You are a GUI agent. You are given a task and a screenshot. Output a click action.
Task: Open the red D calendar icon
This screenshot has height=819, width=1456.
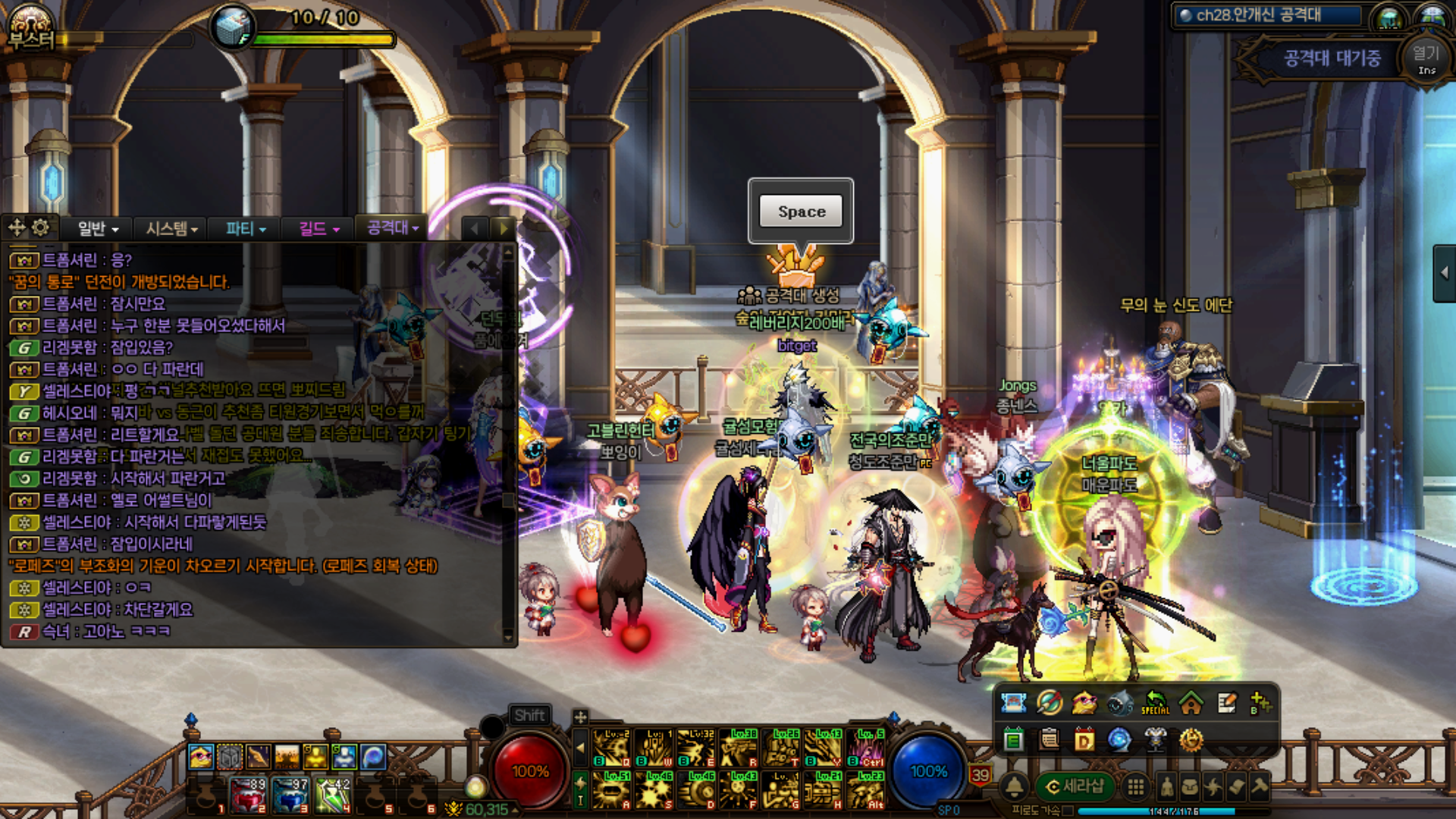1084,739
